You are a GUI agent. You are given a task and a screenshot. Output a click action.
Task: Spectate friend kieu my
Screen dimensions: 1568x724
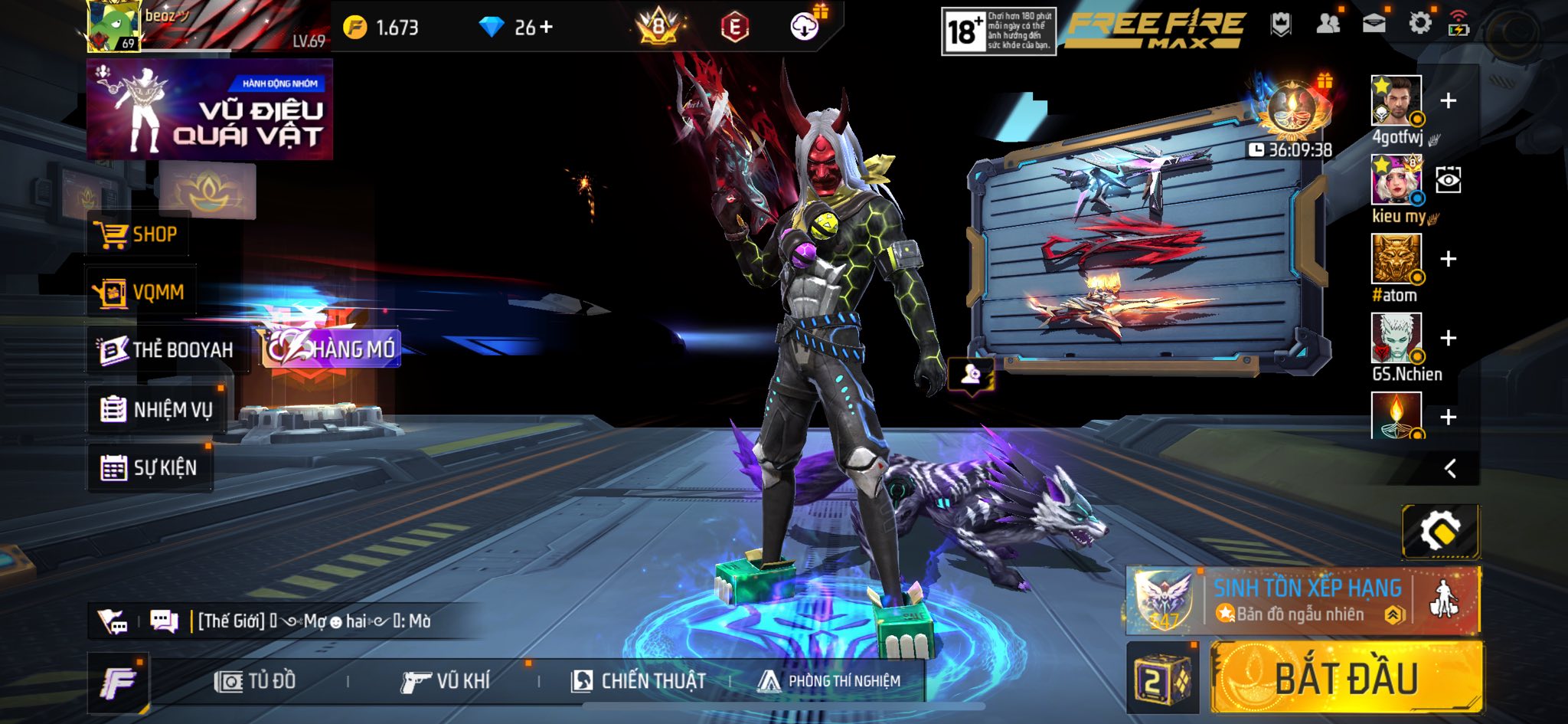pyautogui.click(x=1448, y=181)
